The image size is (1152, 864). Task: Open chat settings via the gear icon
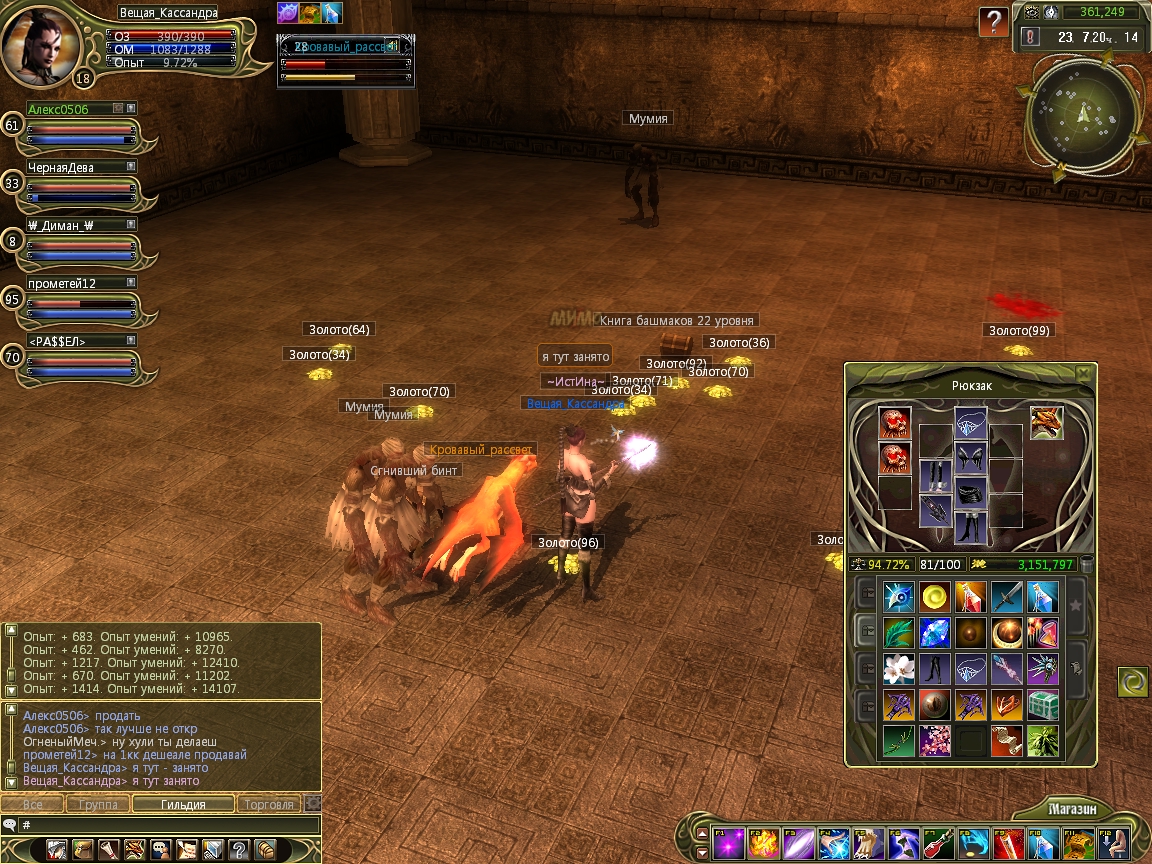coord(313,803)
